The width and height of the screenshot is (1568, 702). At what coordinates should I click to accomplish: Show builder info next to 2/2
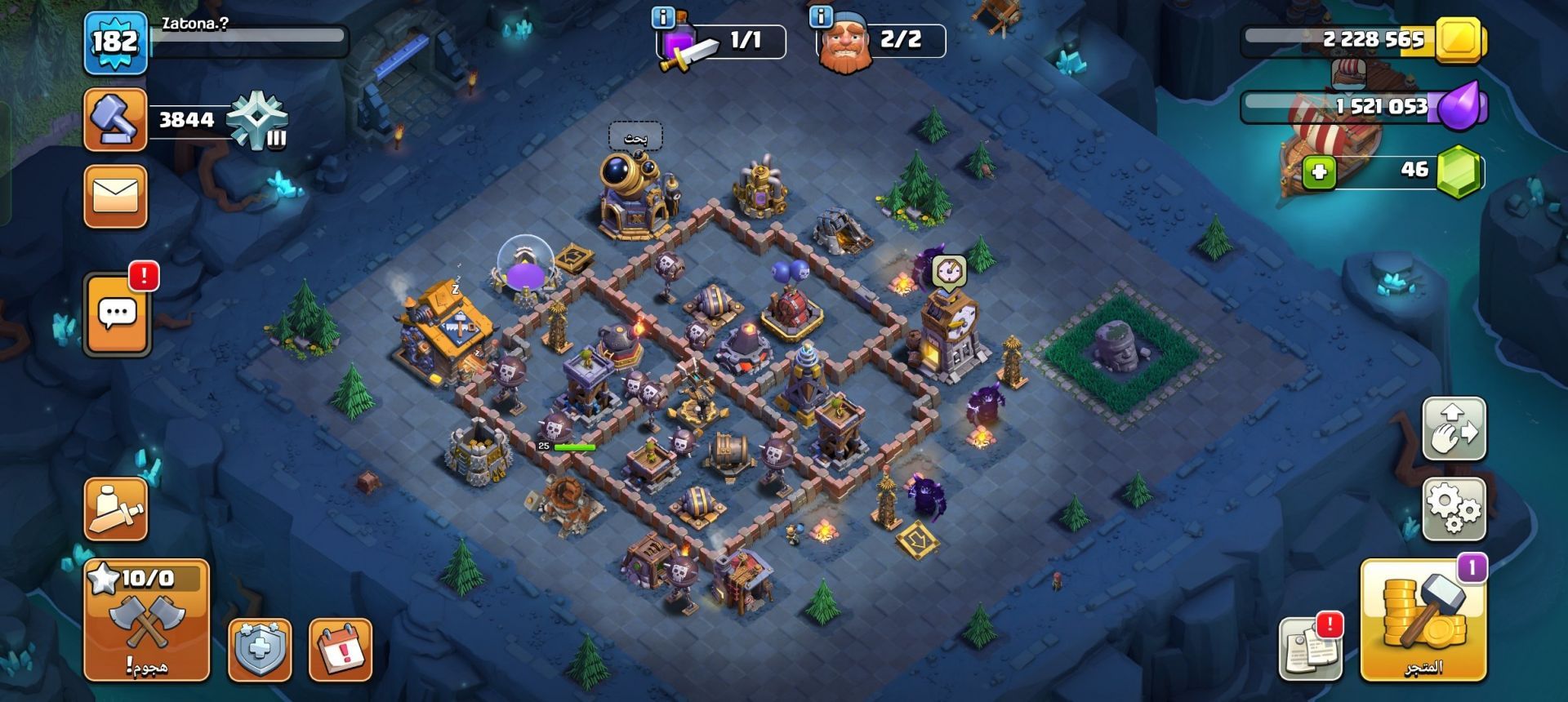(821, 16)
